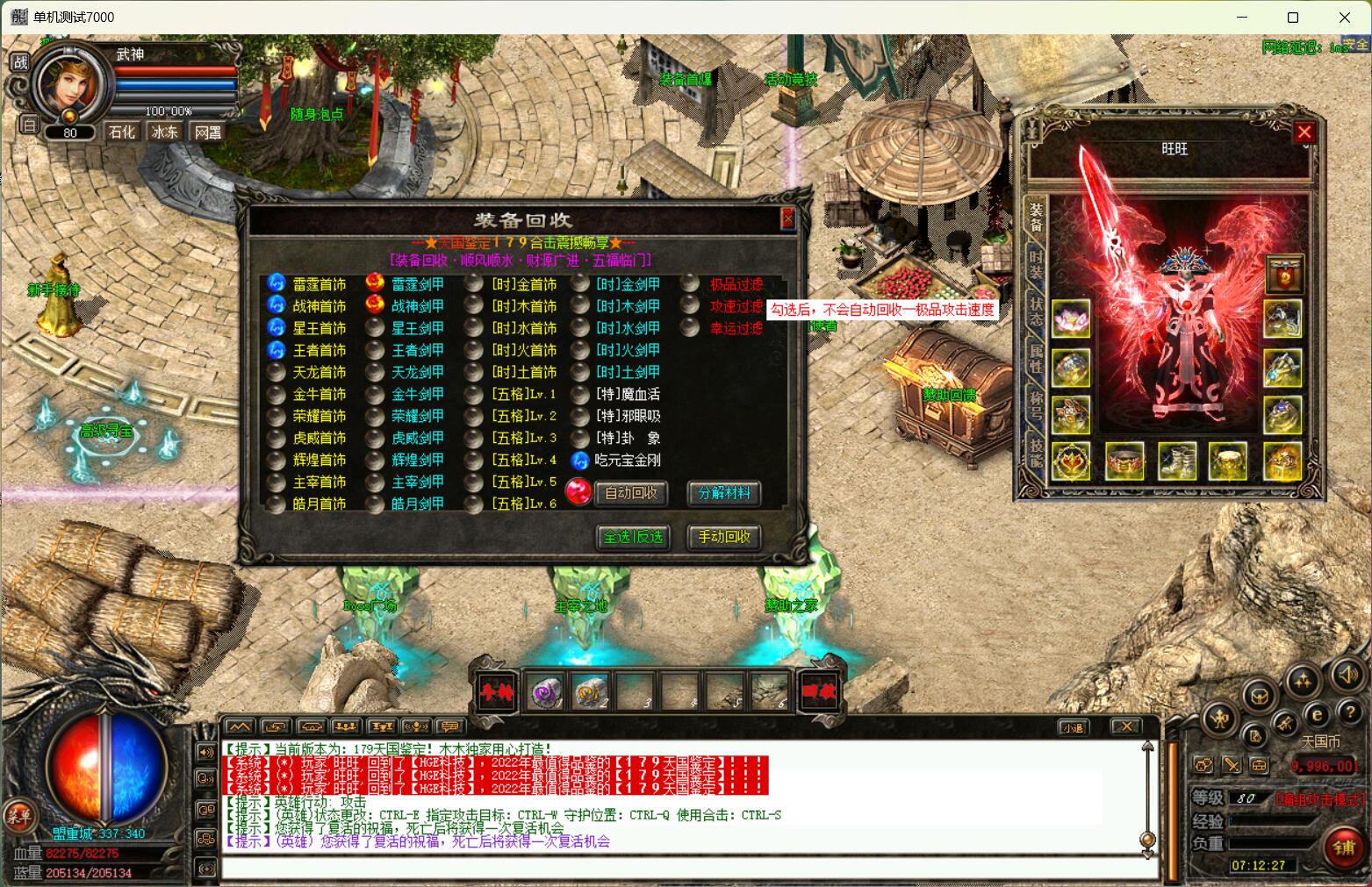
Task: Toggle the 吃元宝金刚 option
Action: tap(579, 460)
